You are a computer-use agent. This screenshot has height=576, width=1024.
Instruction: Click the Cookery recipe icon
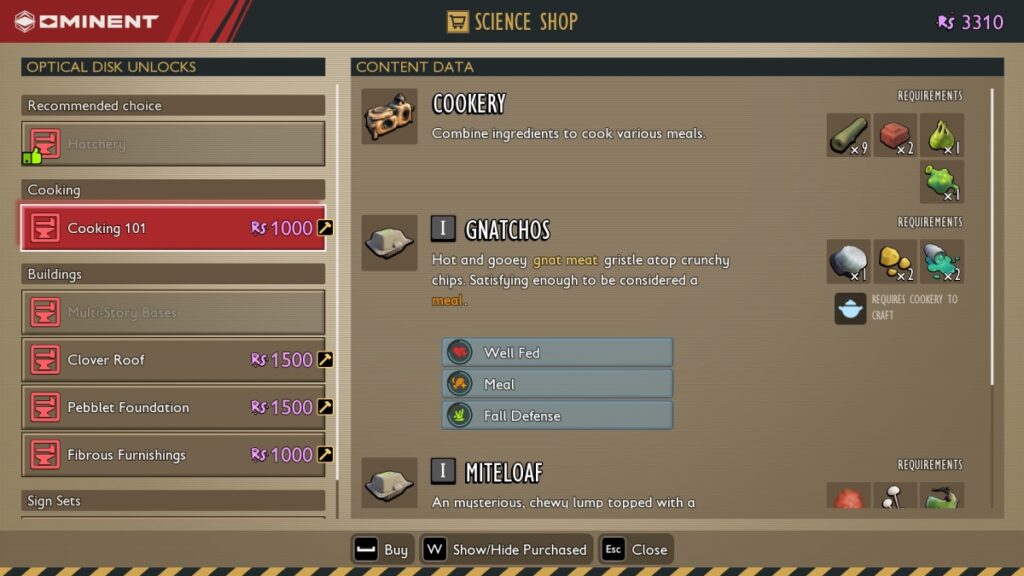(389, 116)
